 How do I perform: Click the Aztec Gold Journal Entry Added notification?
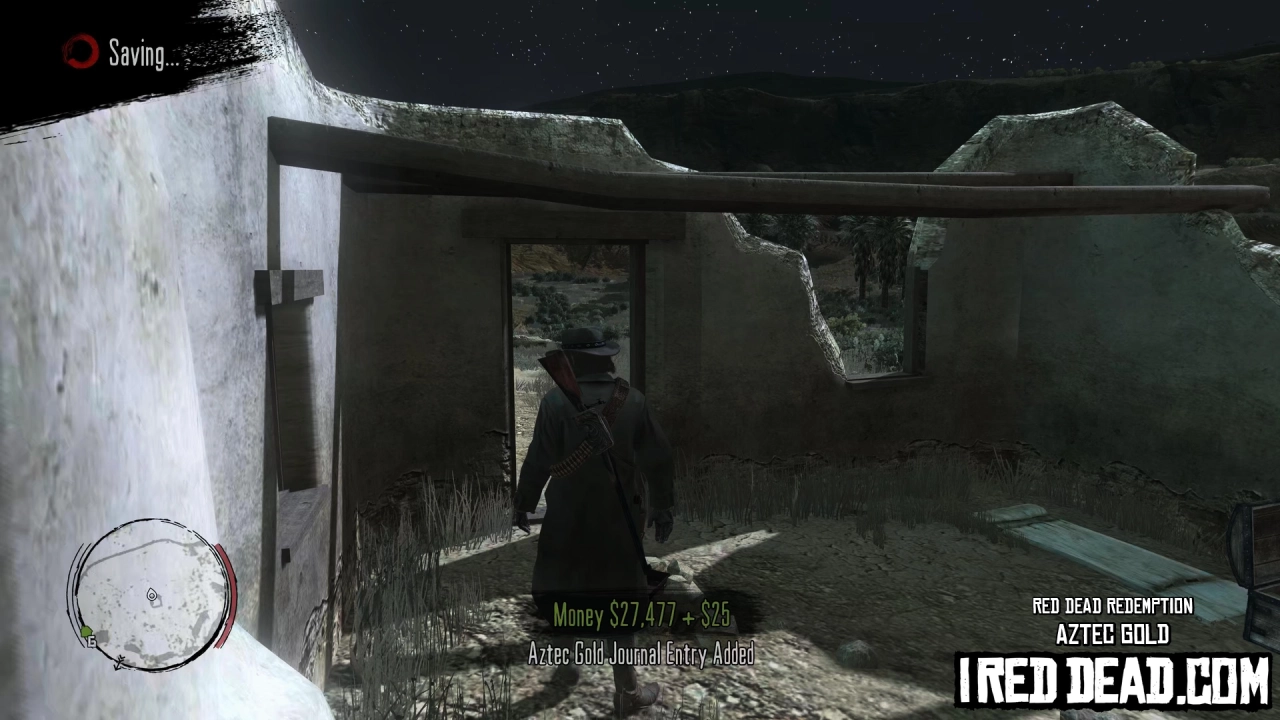point(641,656)
